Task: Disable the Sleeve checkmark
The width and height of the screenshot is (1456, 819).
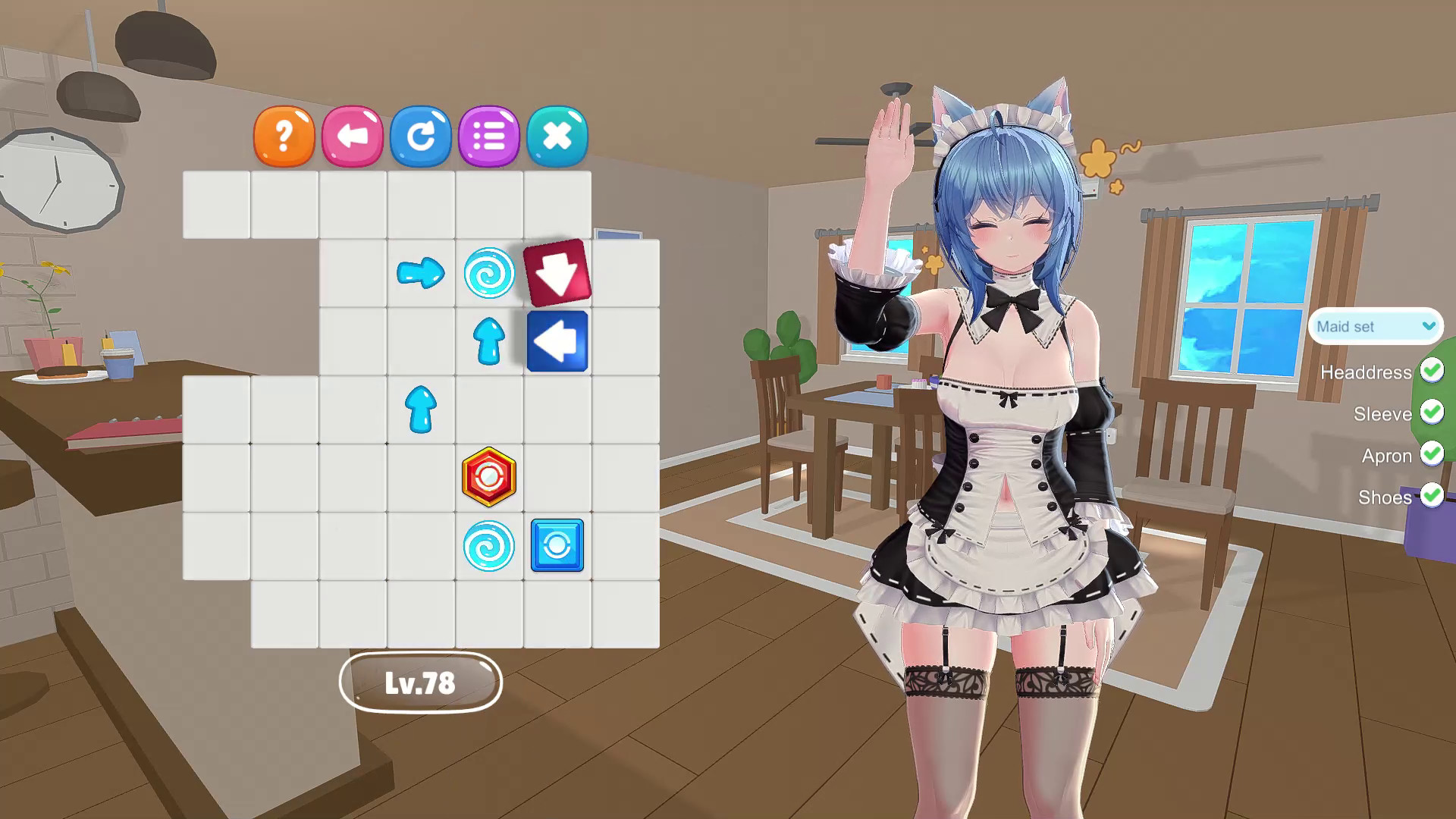Action: (x=1432, y=413)
